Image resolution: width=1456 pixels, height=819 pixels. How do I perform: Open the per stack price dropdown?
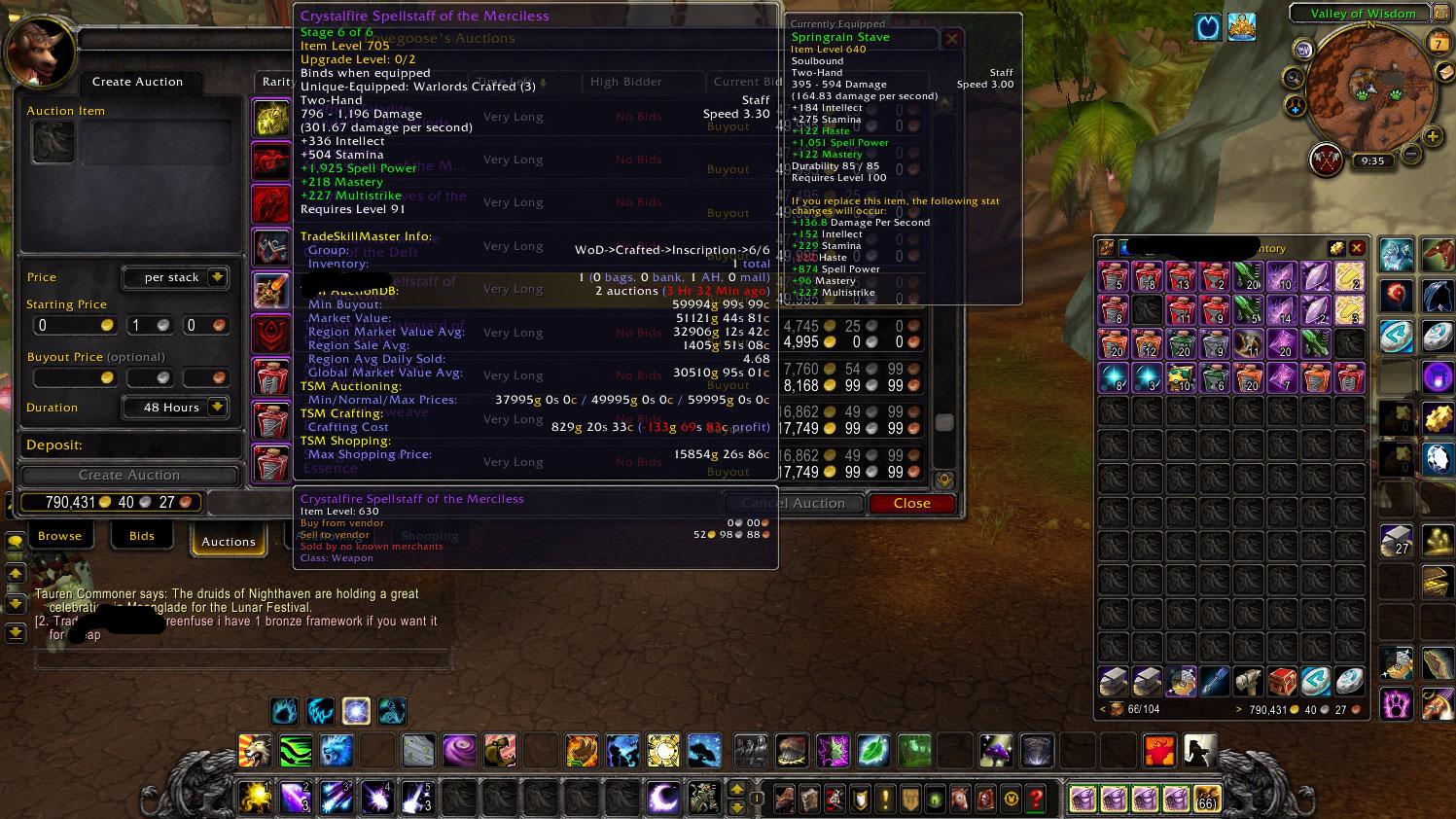click(x=176, y=277)
